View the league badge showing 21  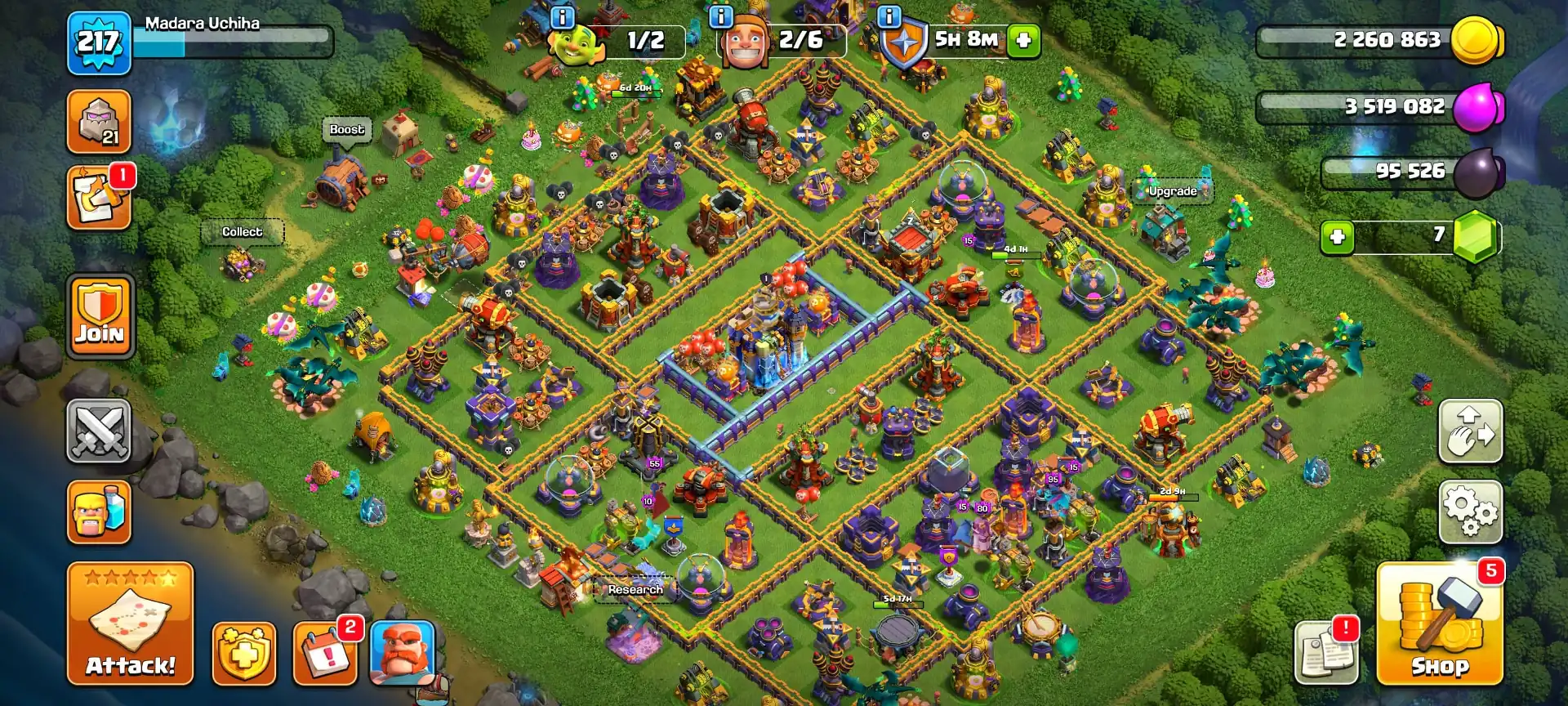pyautogui.click(x=98, y=123)
